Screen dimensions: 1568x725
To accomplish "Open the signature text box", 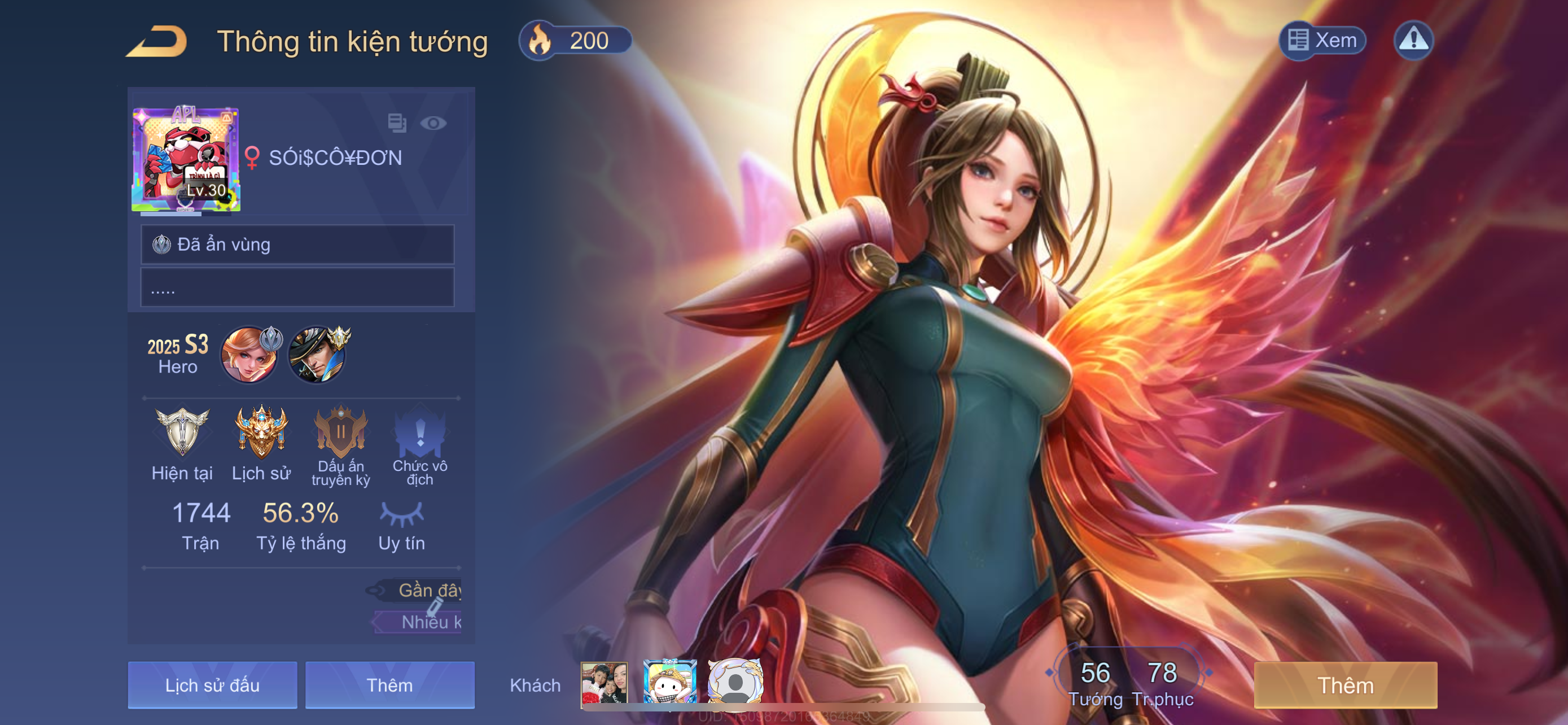I will pos(297,287).
